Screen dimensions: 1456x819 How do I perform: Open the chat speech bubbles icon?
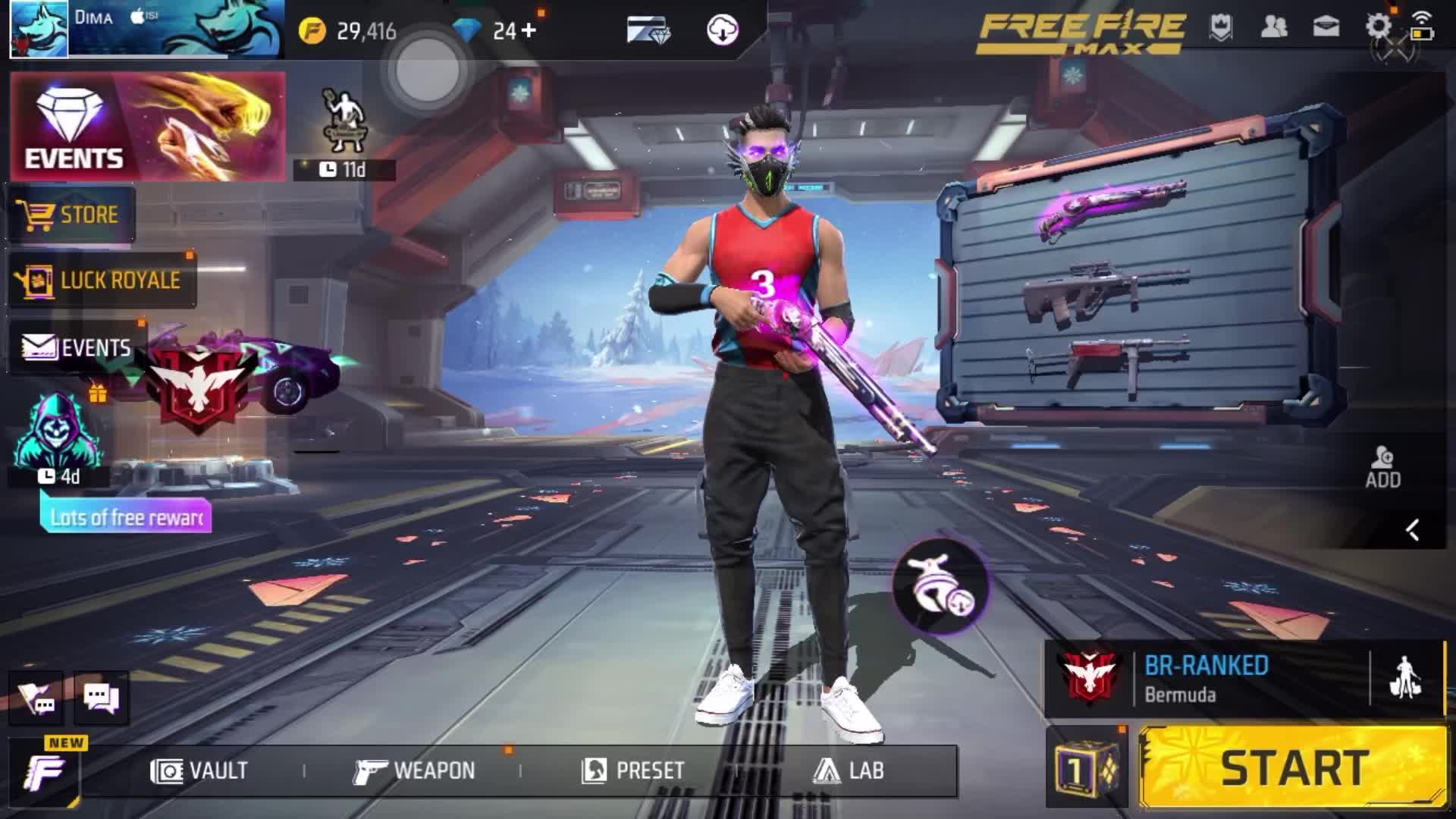tap(101, 698)
